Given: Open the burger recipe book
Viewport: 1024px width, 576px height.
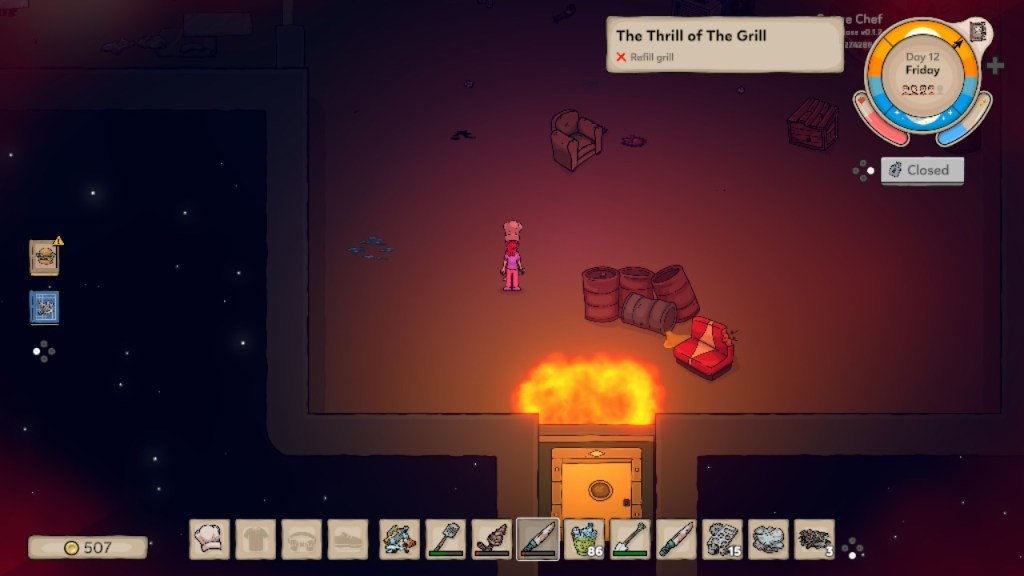Looking at the screenshot, I should (44, 257).
